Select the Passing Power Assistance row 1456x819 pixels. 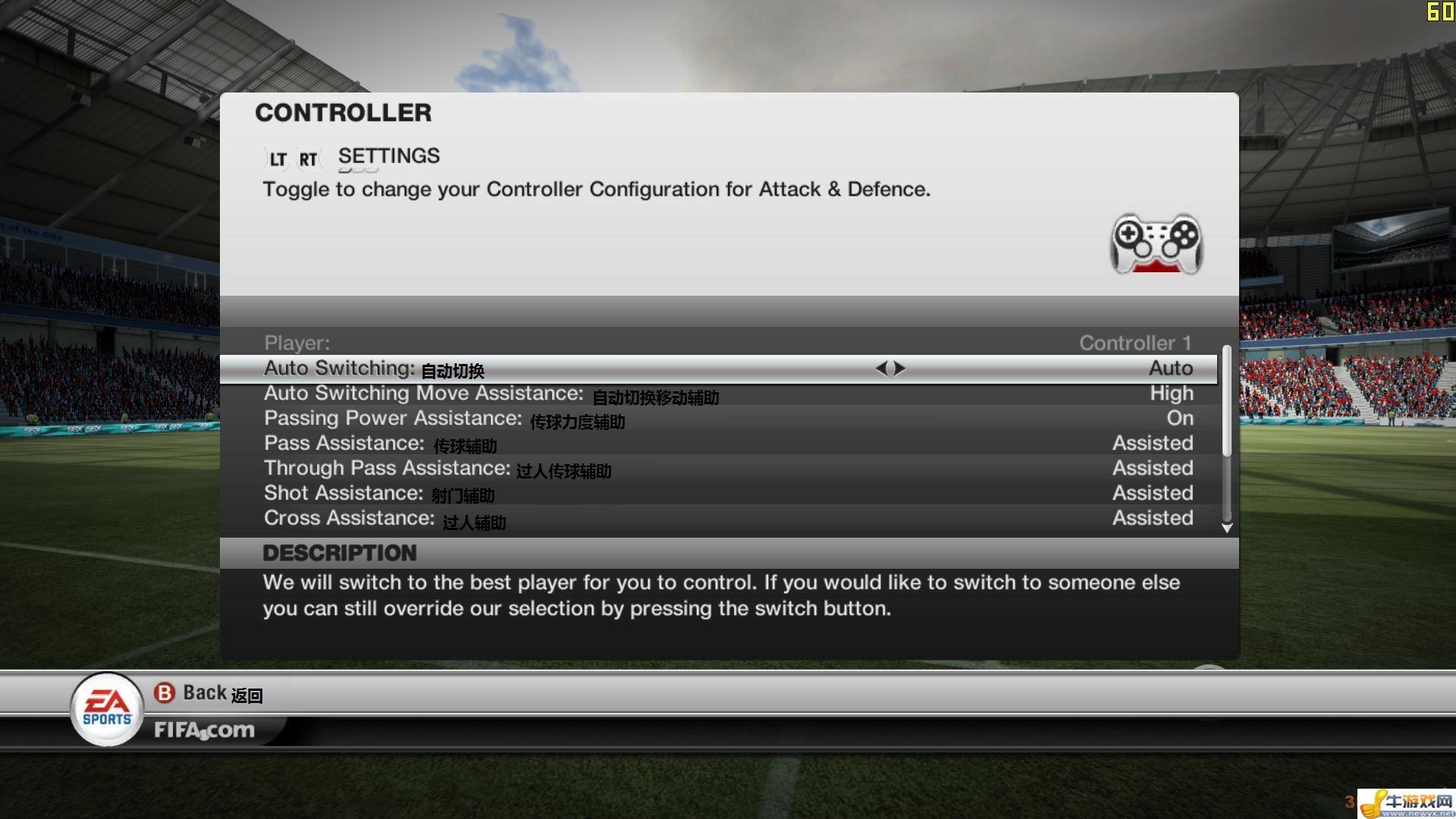[x=717, y=419]
